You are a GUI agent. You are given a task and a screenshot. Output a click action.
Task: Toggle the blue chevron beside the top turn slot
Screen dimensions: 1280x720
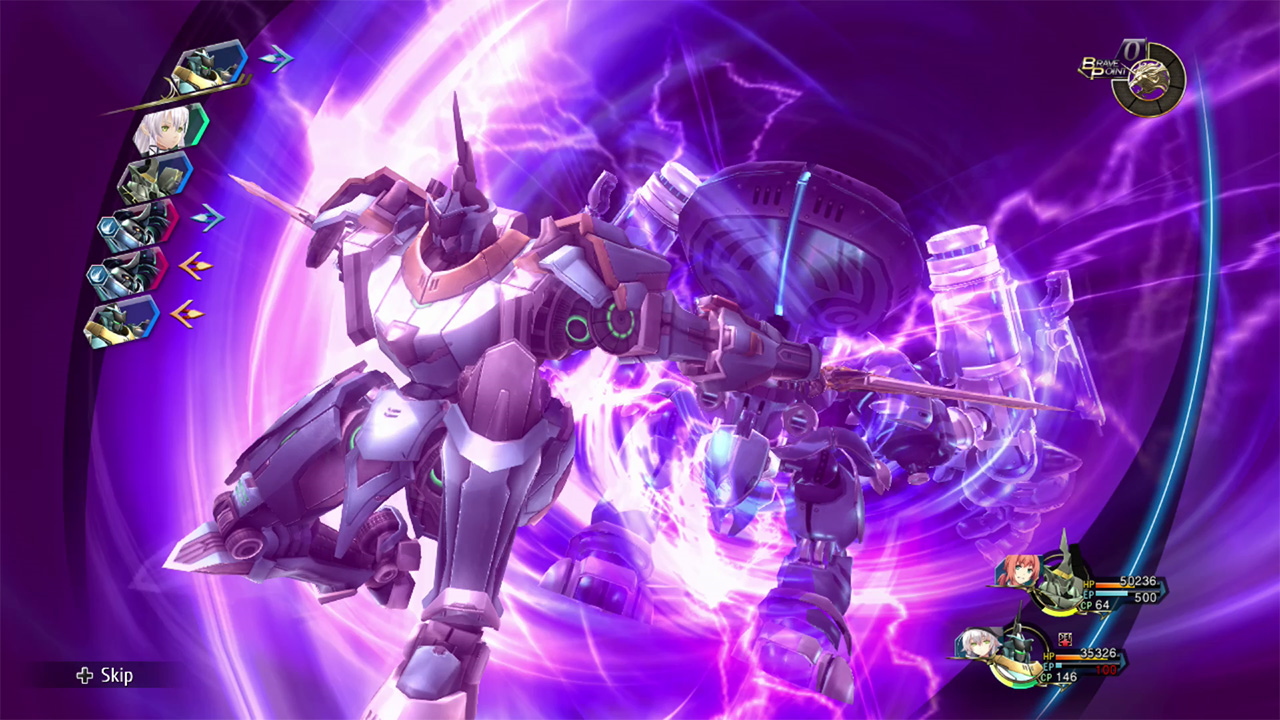(273, 57)
